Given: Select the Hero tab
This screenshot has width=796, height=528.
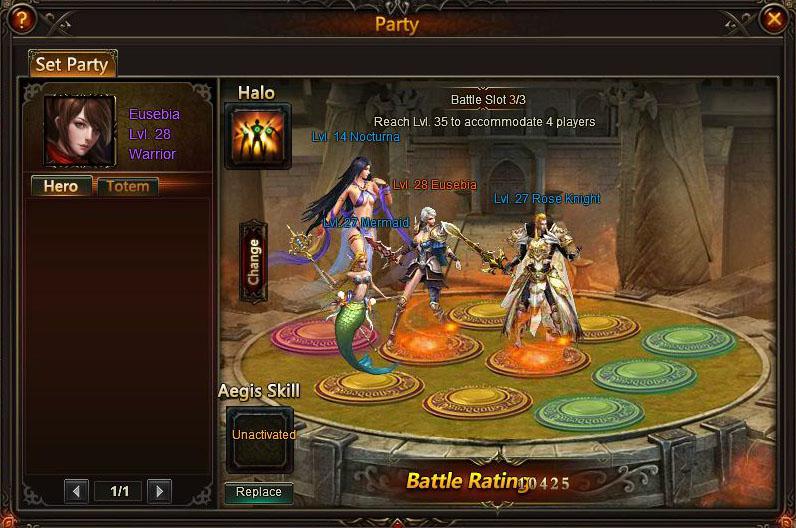Looking at the screenshot, I should point(61,187).
